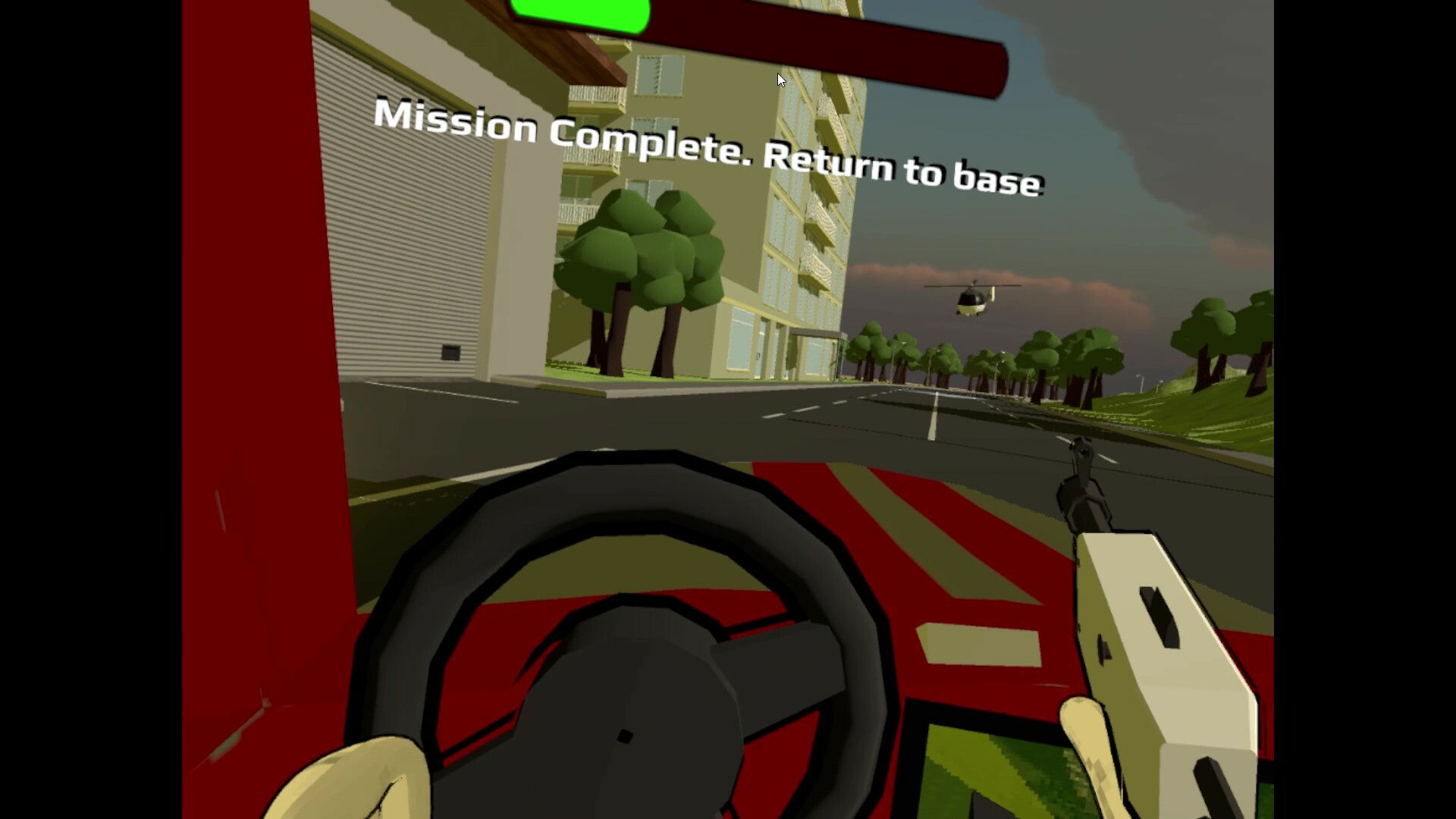Click the mouse cursor location near the bar
The width and height of the screenshot is (1456, 819).
pyautogui.click(x=780, y=80)
